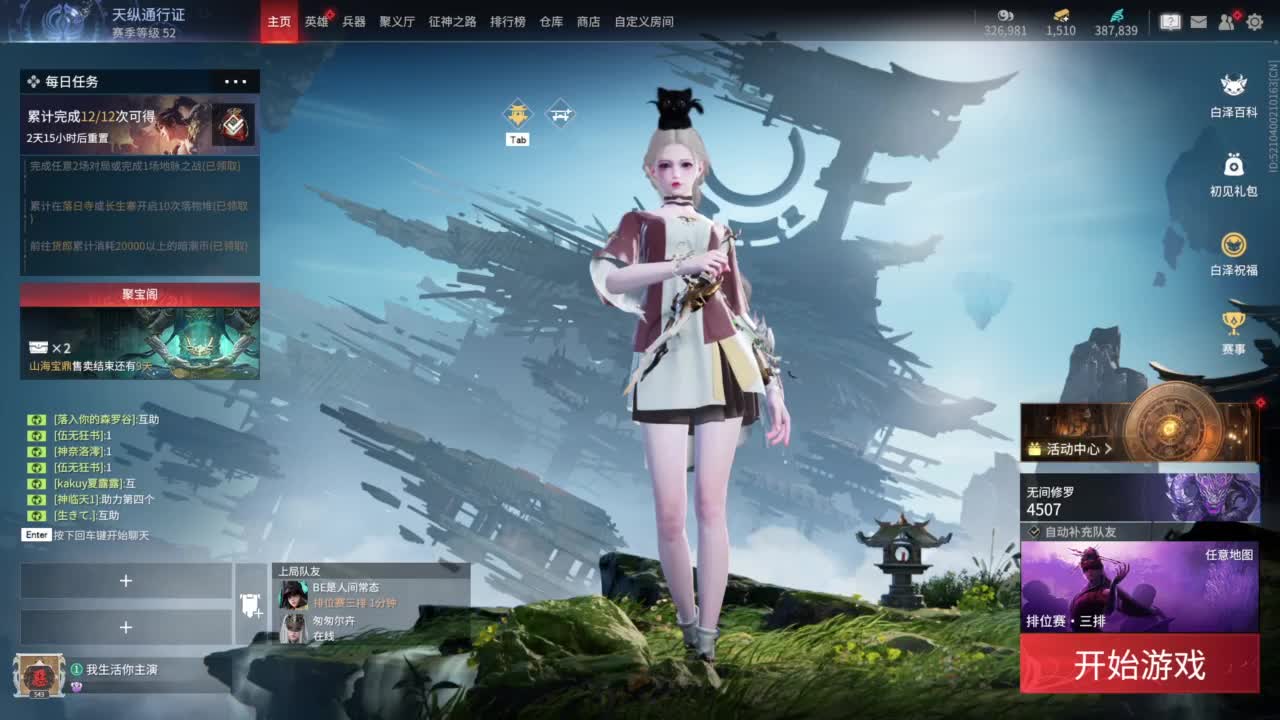Switch to the 英雄 heroes tab
The width and height of the screenshot is (1280, 720).
[316, 21]
